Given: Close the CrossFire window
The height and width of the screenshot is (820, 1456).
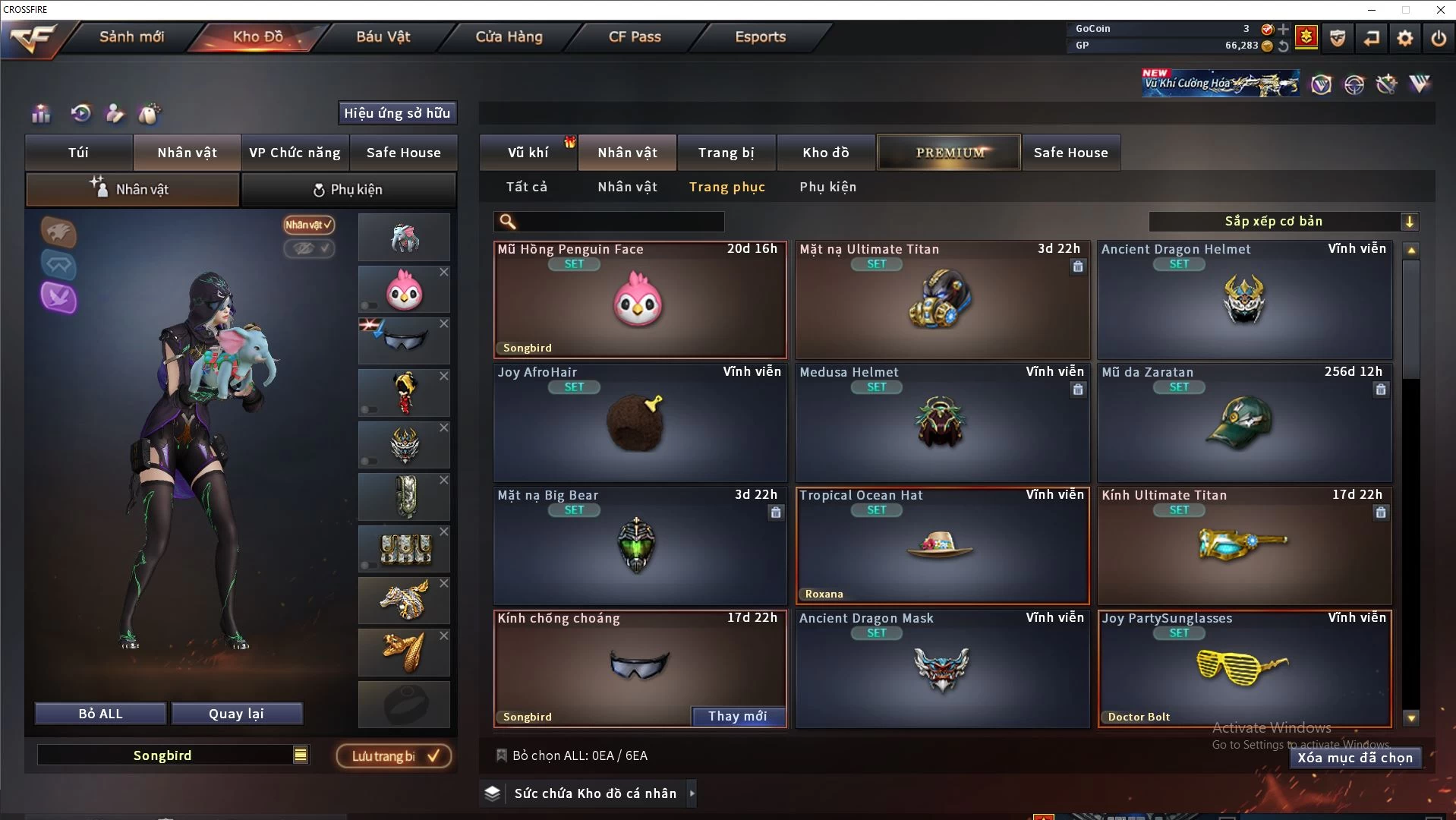Looking at the screenshot, I should 1440,10.
